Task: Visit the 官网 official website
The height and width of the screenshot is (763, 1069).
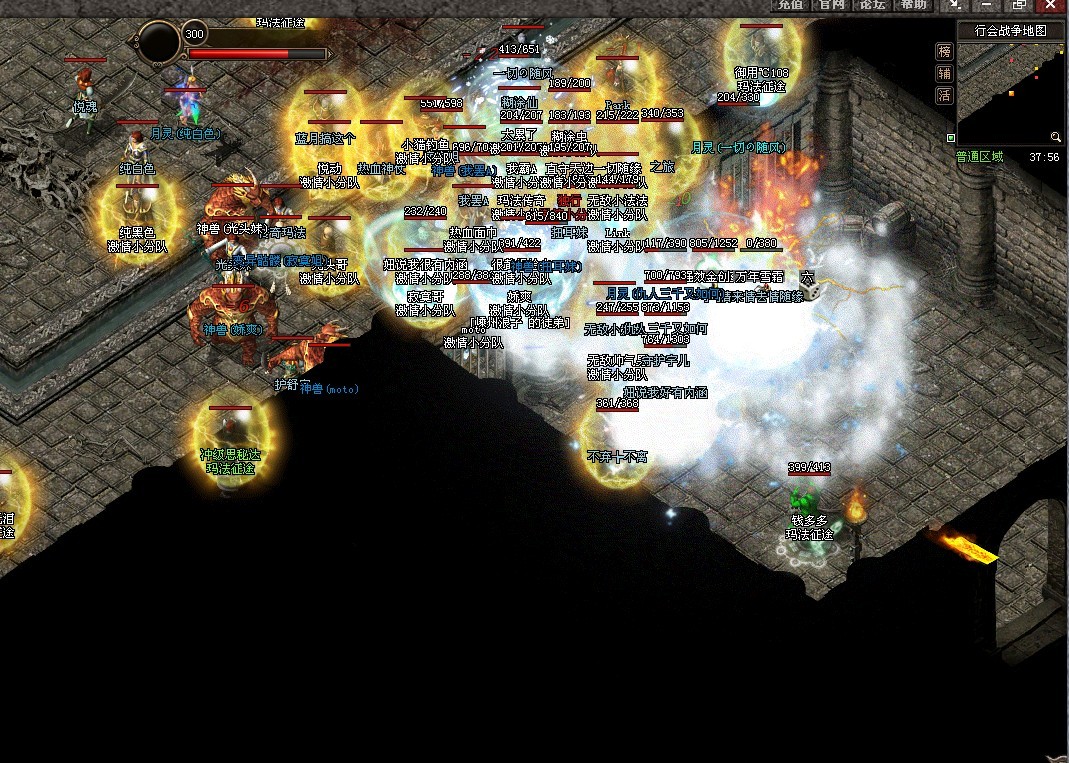Action: click(832, 5)
